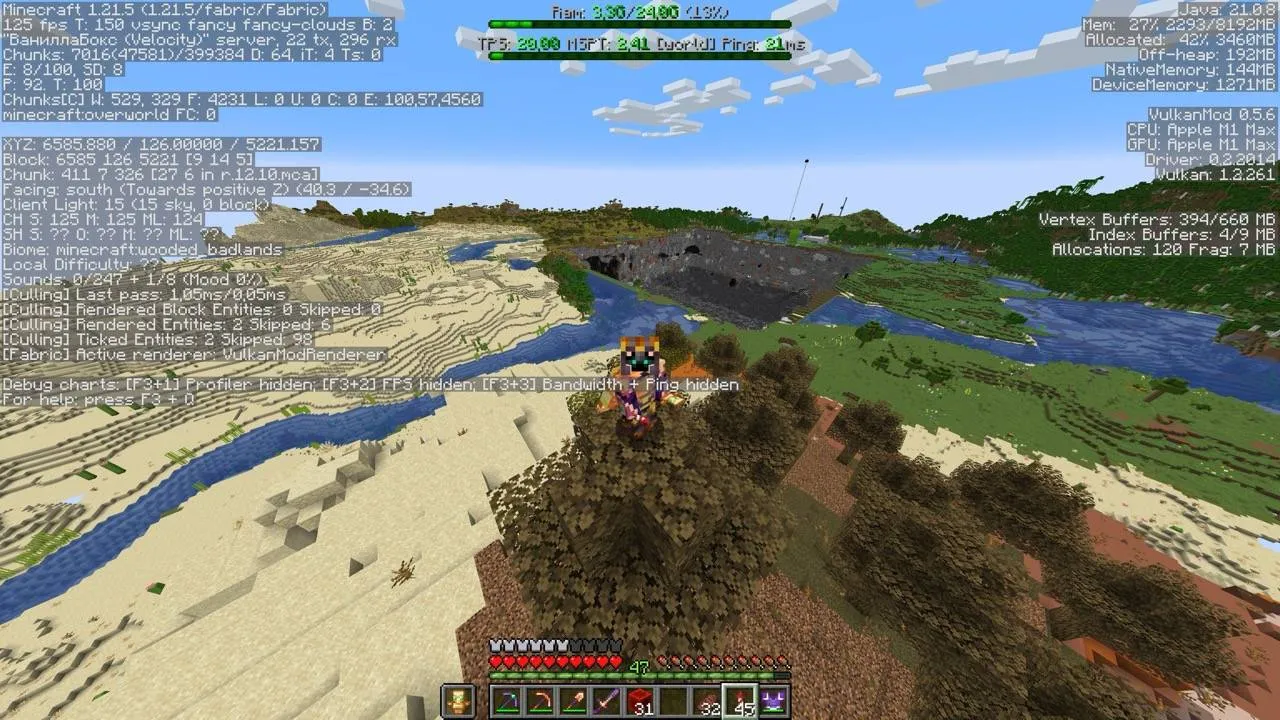Select the stack of 32 food items

coord(707,699)
